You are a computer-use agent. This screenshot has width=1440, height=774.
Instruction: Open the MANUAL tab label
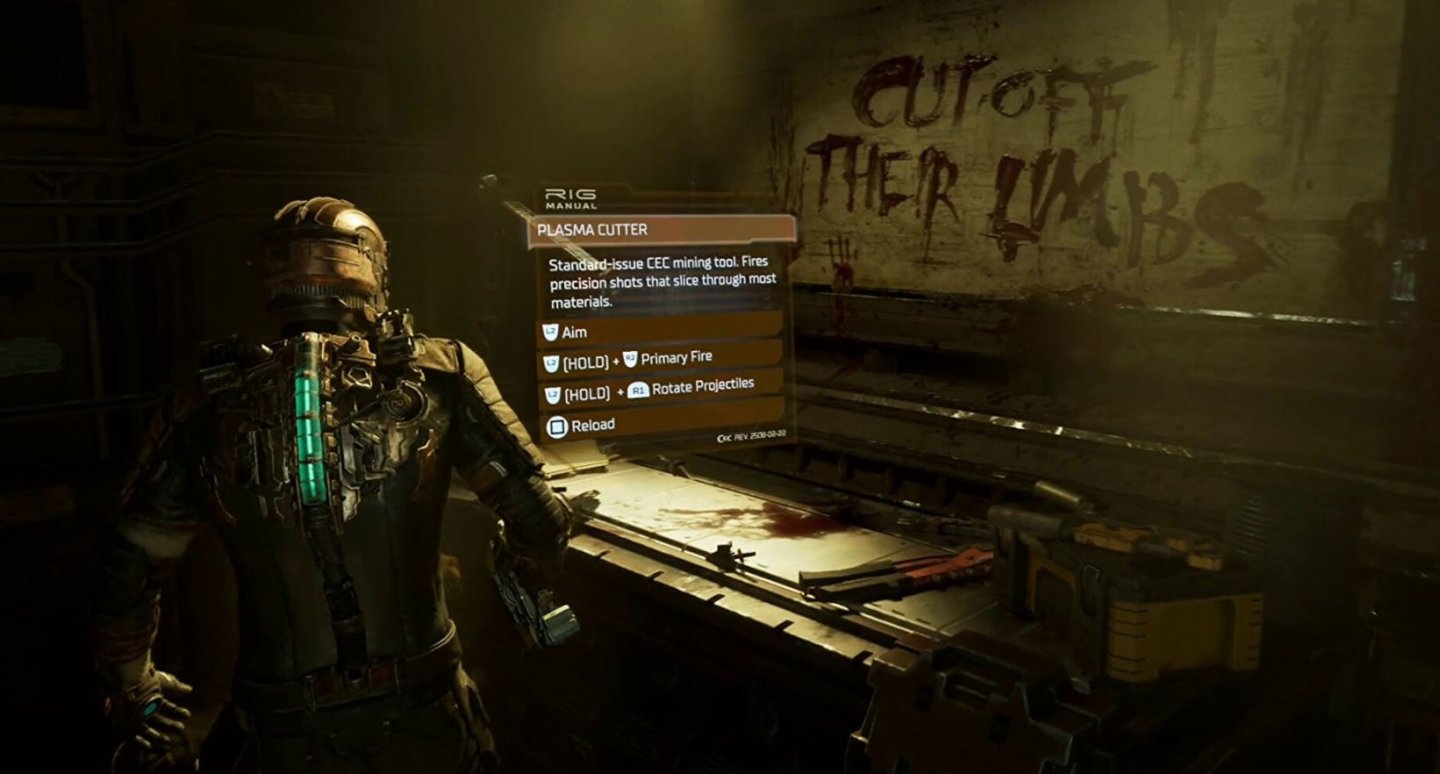pyautogui.click(x=570, y=205)
